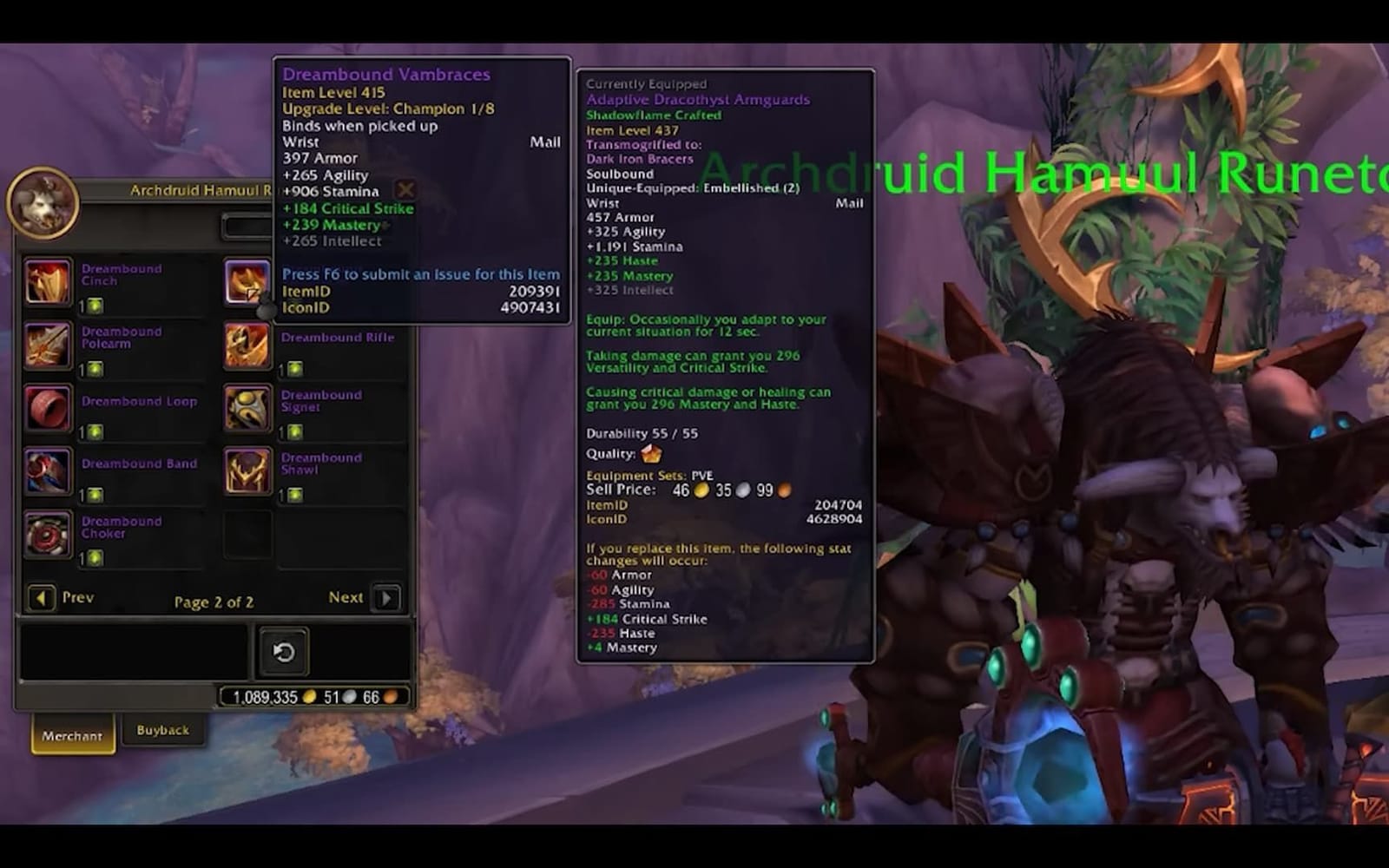Select the Dreambound Loop item icon

point(48,408)
